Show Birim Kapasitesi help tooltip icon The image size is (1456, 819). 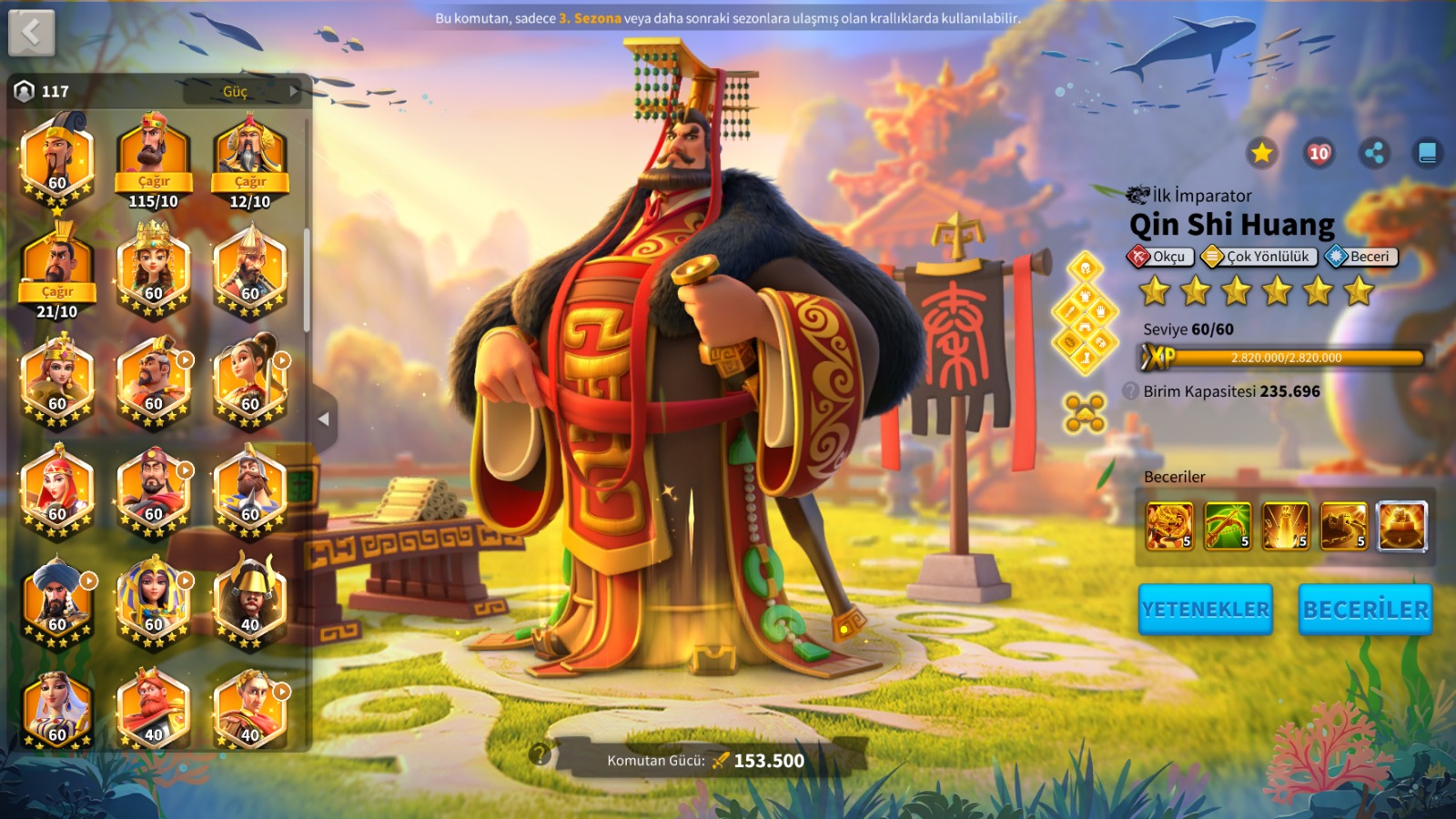coord(1130,391)
